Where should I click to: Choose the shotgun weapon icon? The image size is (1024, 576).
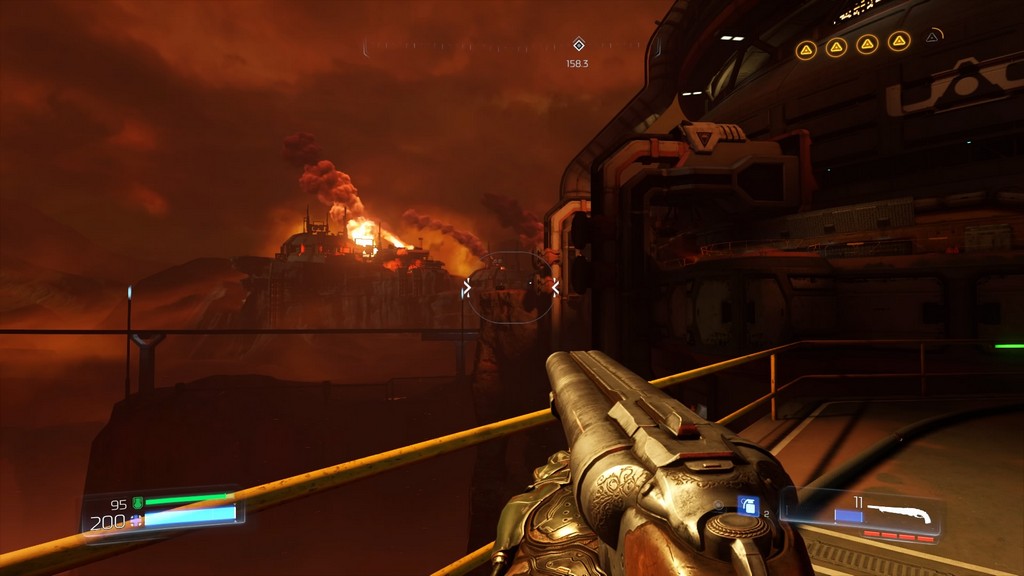point(899,514)
